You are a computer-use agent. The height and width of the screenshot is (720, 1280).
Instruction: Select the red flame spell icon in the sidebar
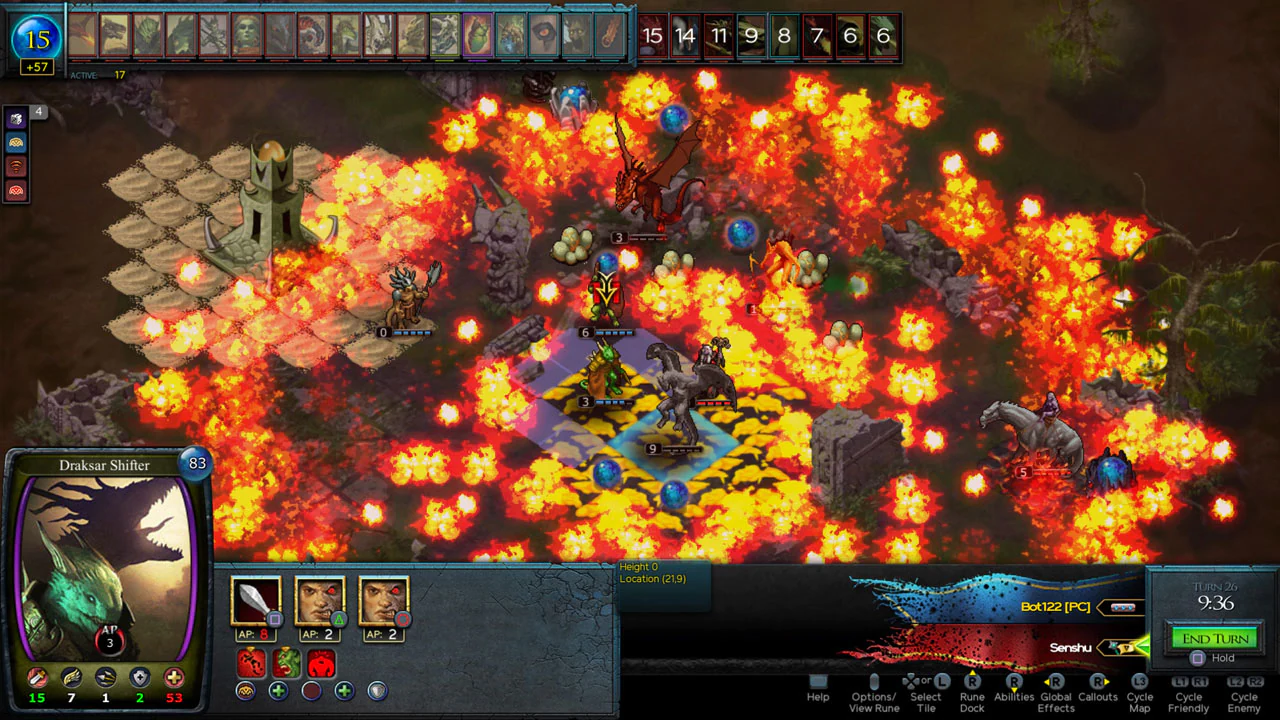click(x=16, y=166)
